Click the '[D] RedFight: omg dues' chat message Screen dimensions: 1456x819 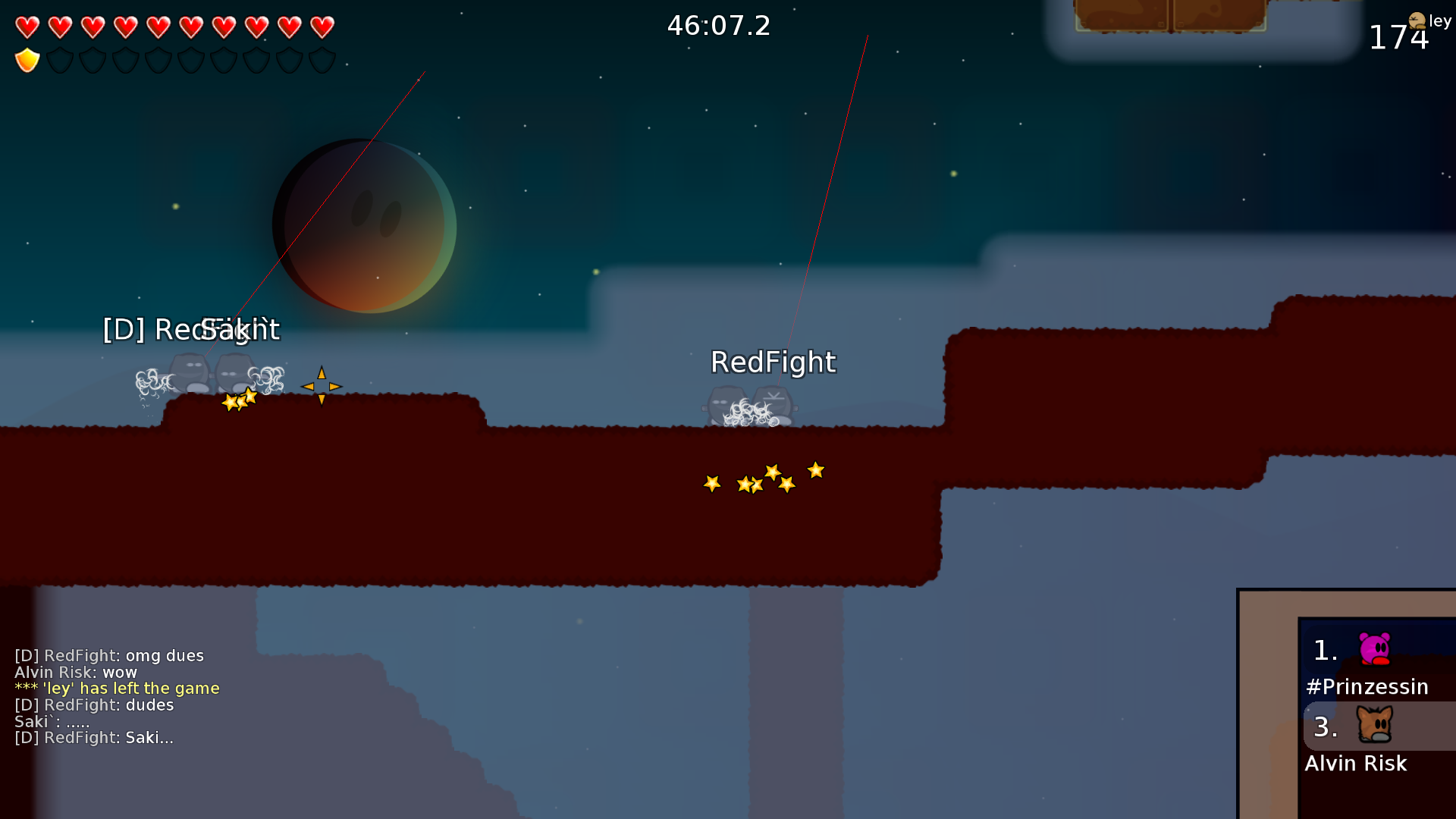[x=109, y=655]
